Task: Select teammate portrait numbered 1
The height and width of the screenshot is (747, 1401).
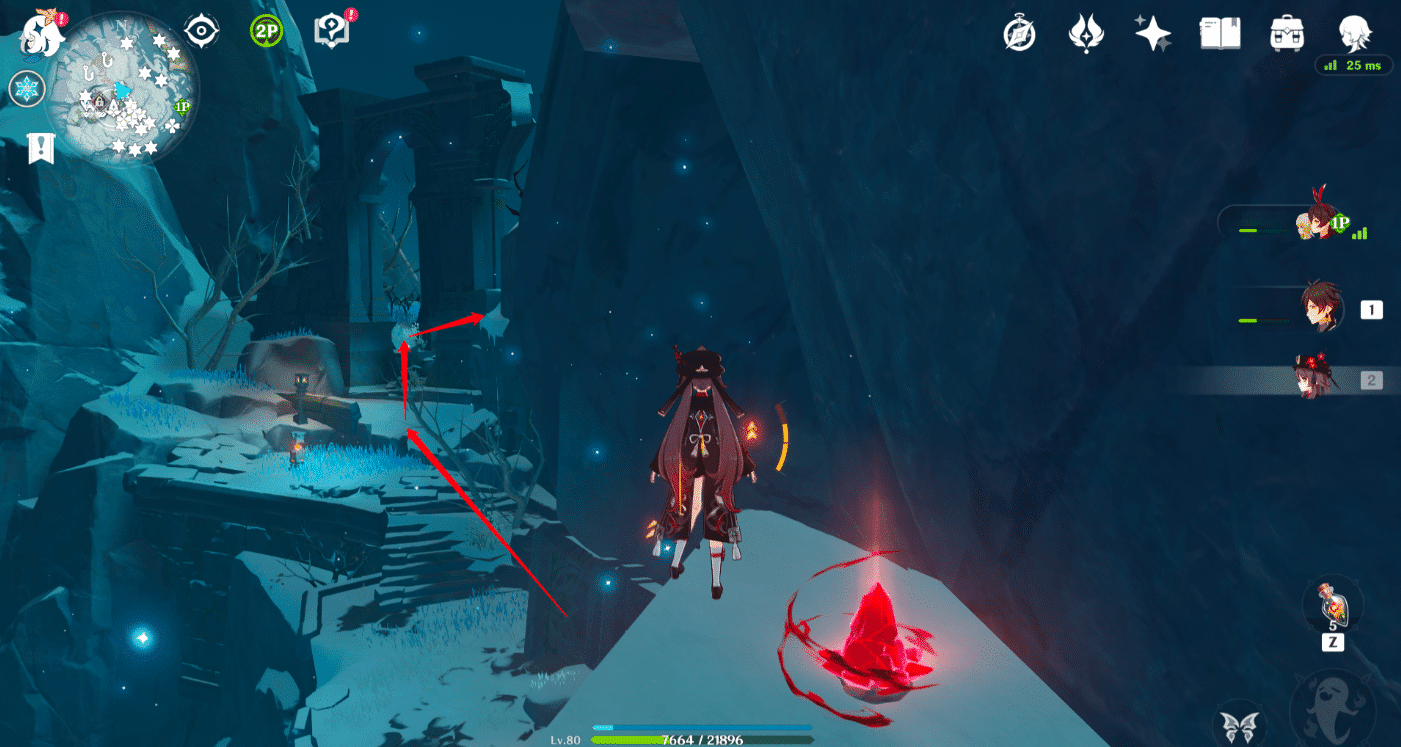Action: [x=1322, y=309]
